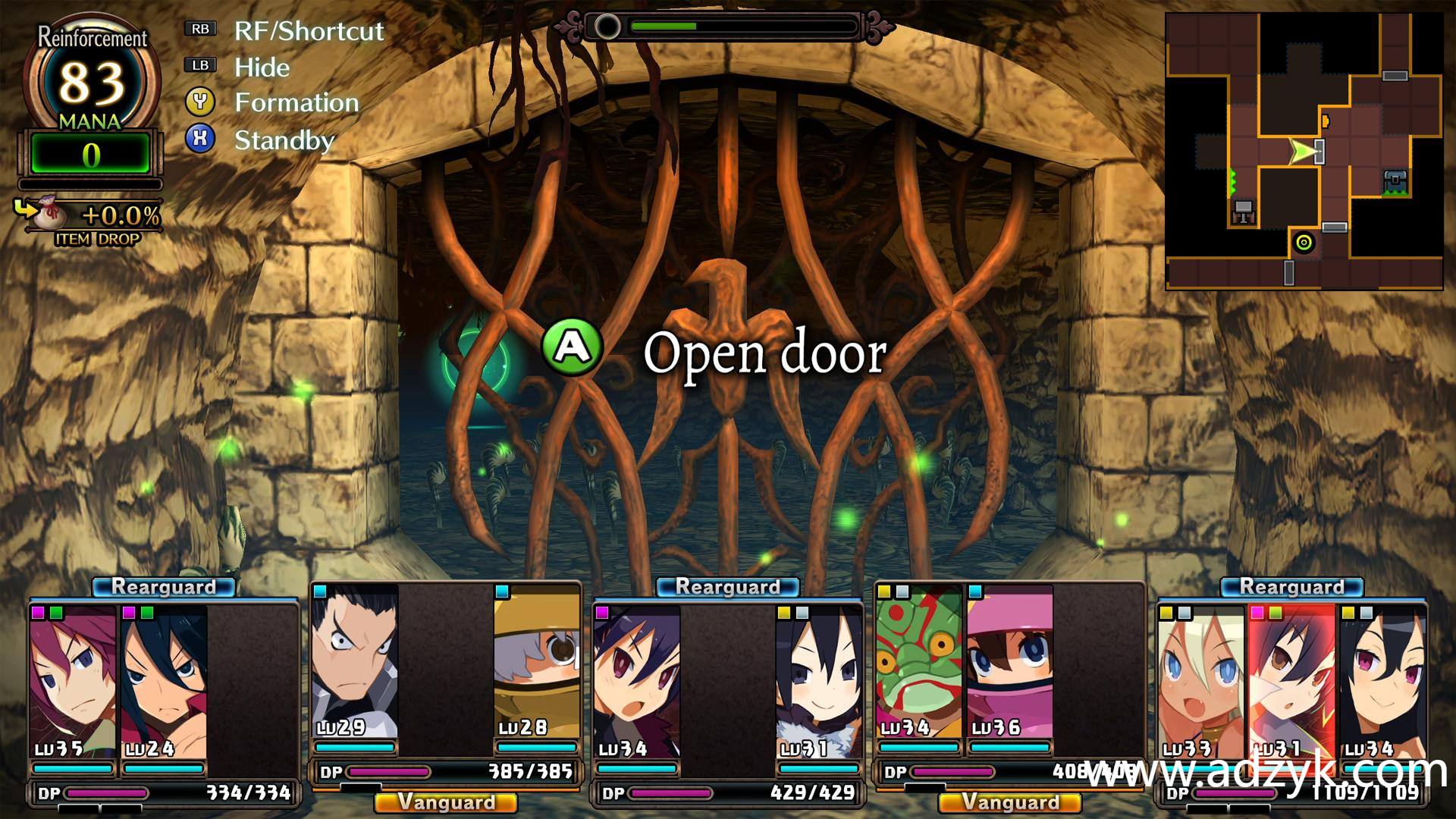Open the dungeon minimap

click(1304, 151)
